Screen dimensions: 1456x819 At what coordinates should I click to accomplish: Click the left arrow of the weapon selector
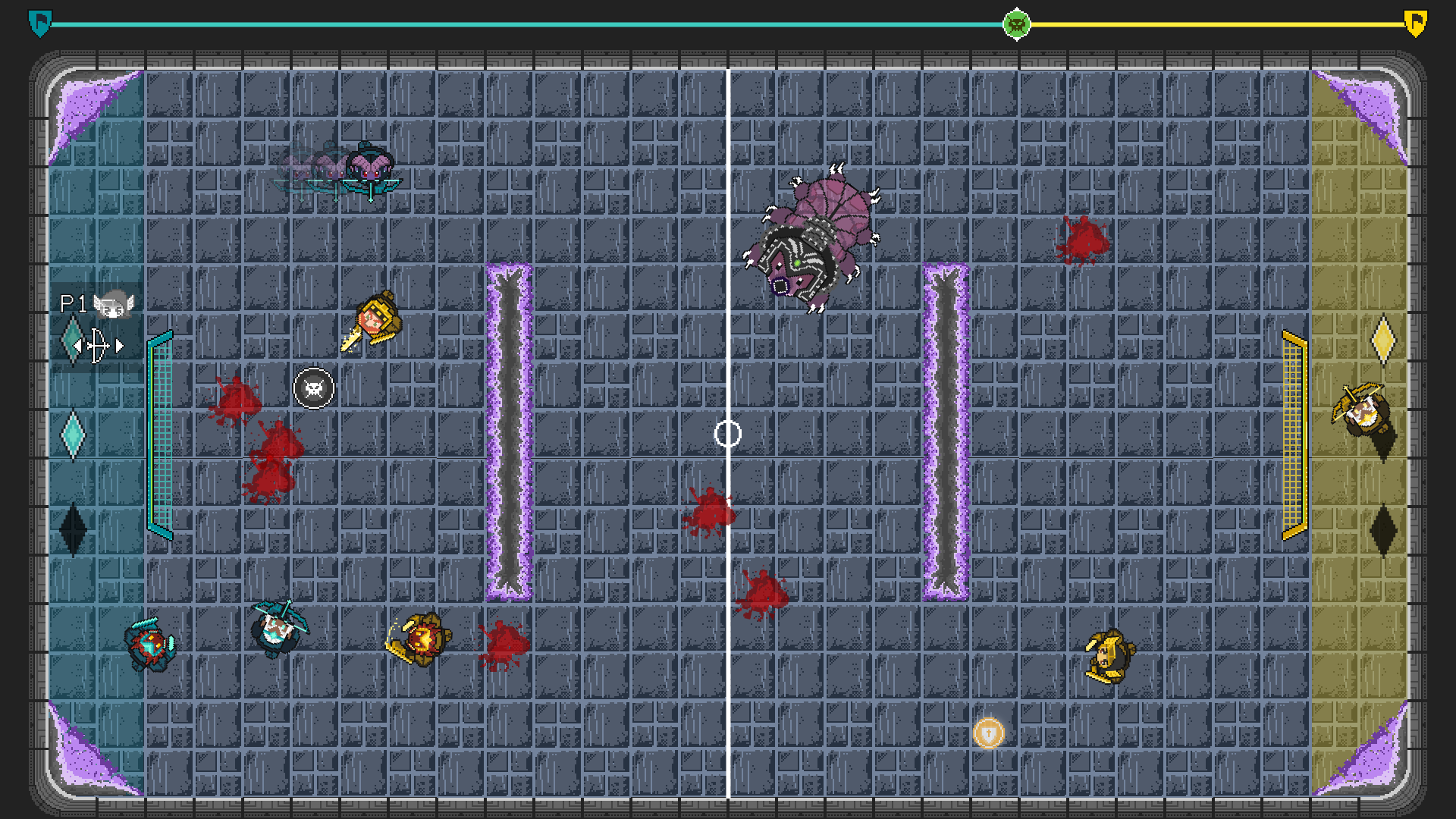coord(79,346)
